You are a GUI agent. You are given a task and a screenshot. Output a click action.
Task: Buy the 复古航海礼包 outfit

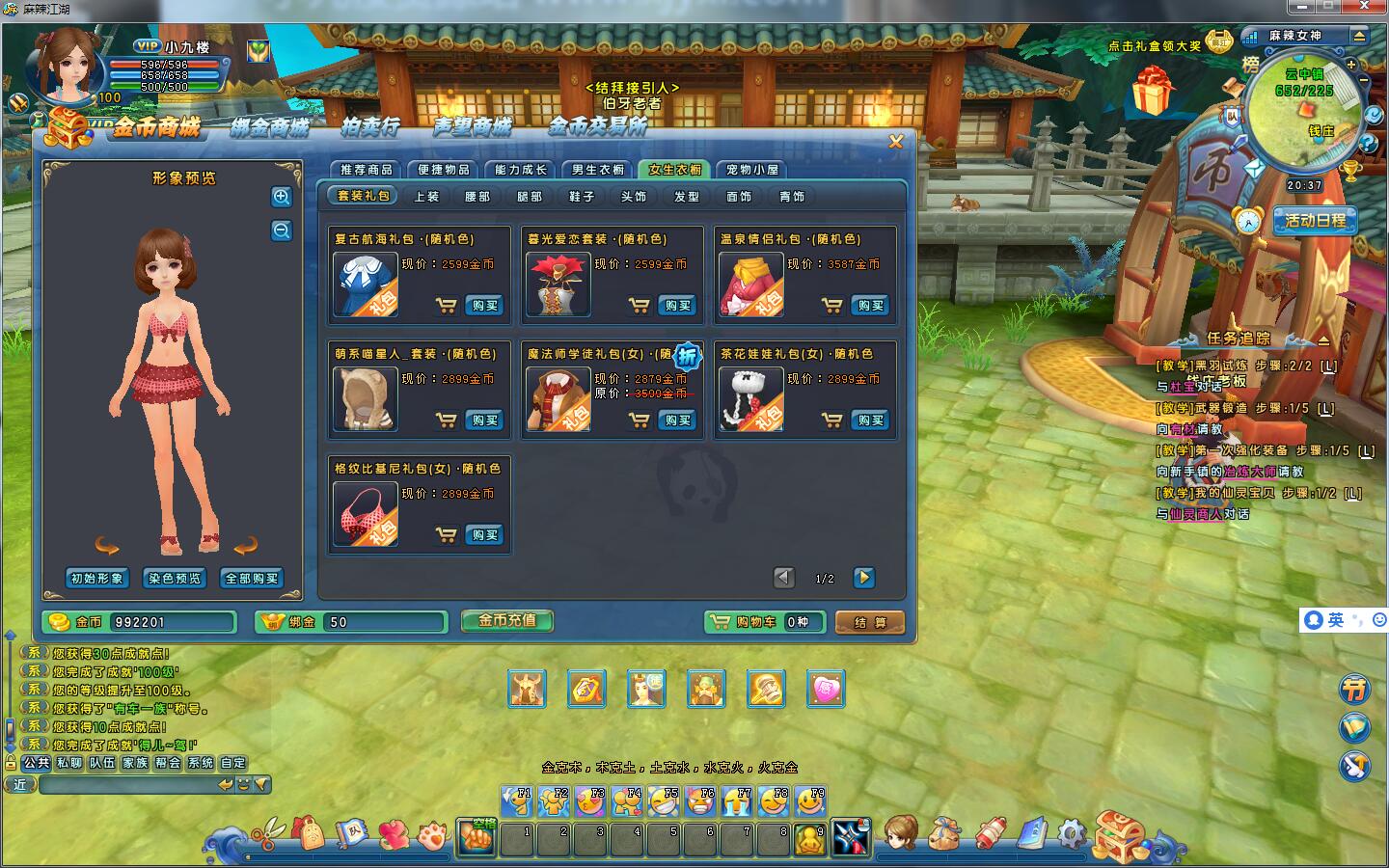click(x=484, y=306)
